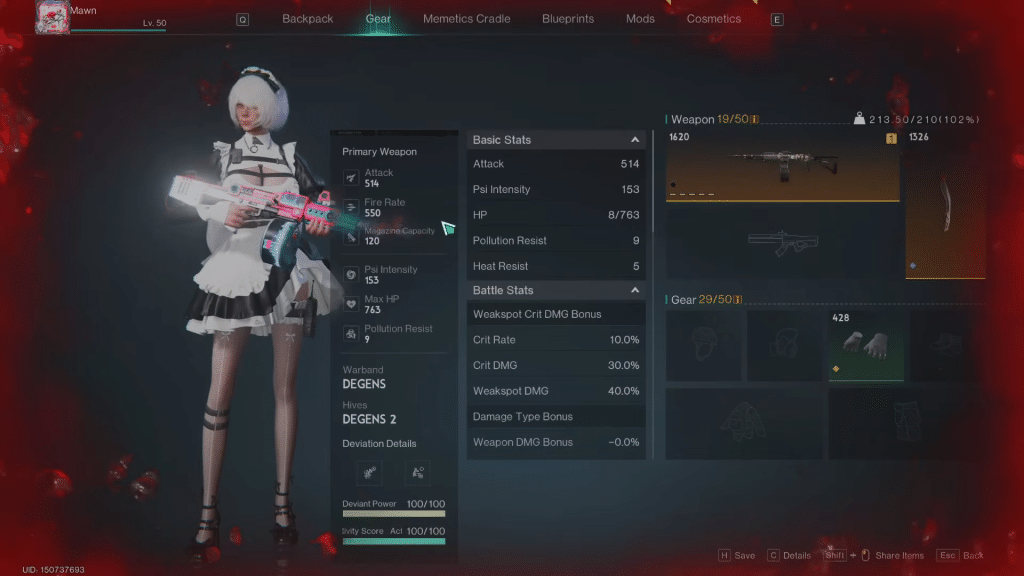
Task: Select the 1326 melee weapon slot
Action: click(945, 204)
